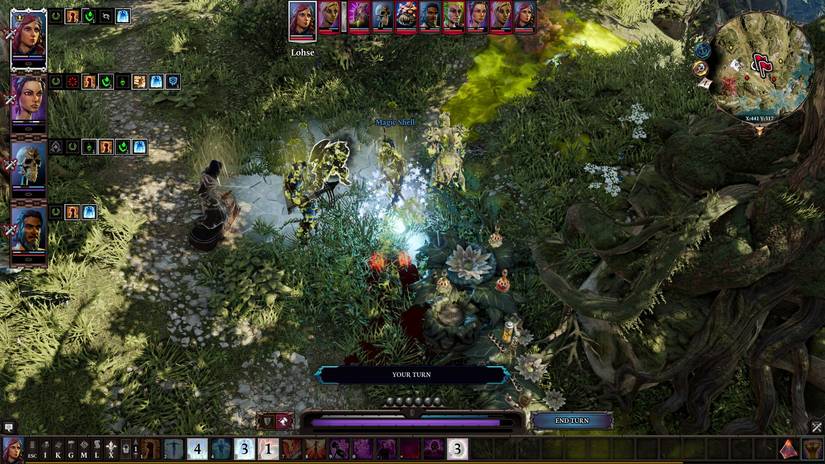The width and height of the screenshot is (825, 464).
Task: Click Lohse's portrait beside the hotbar
Action: tap(11, 449)
